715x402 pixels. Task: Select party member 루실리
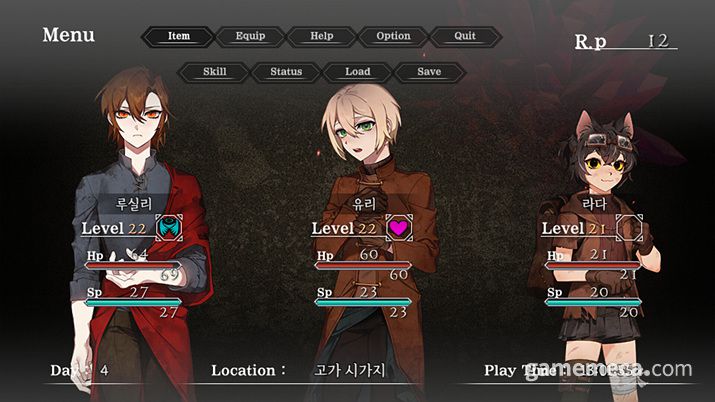coord(134,201)
